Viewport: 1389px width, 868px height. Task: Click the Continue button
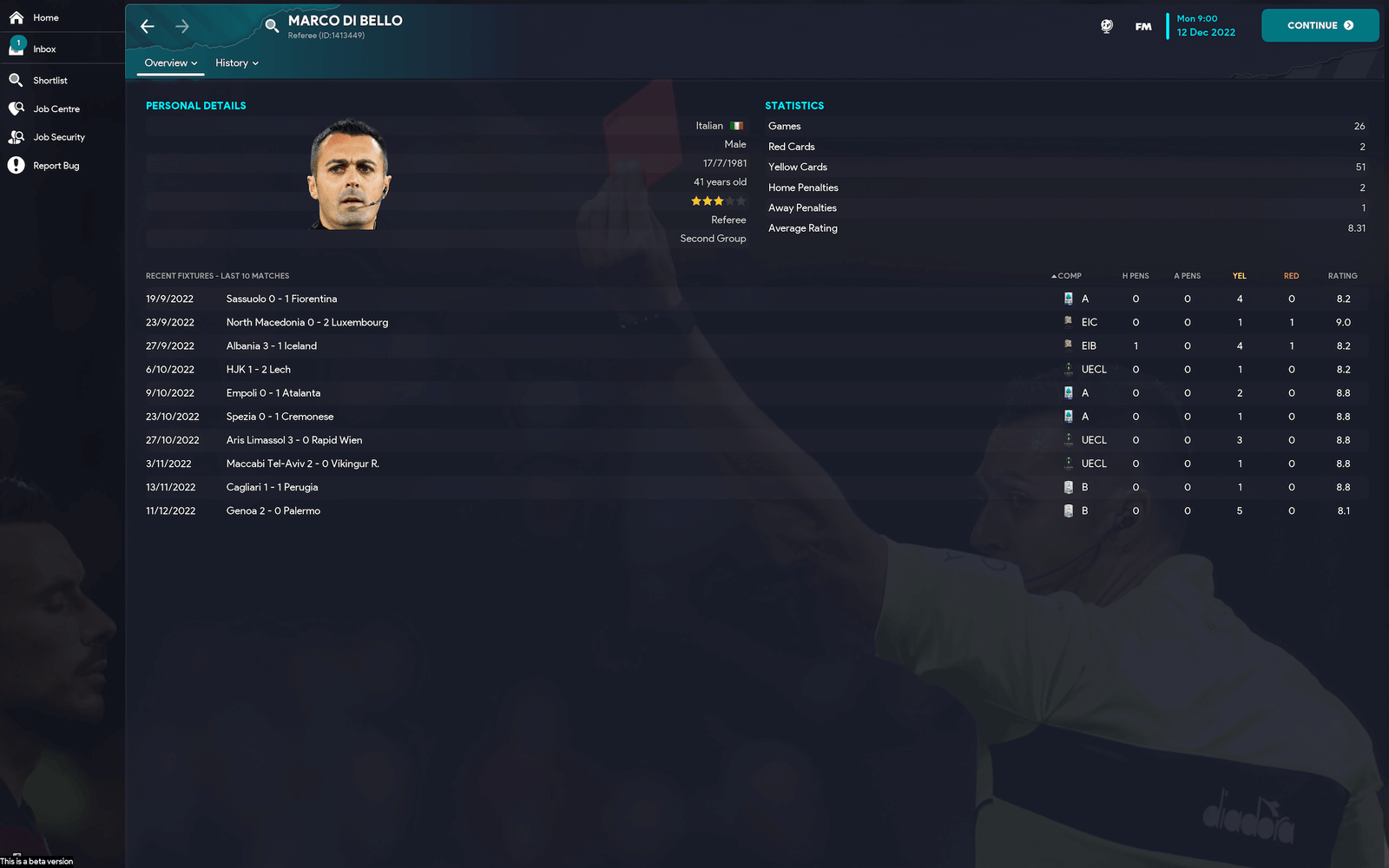(x=1320, y=25)
